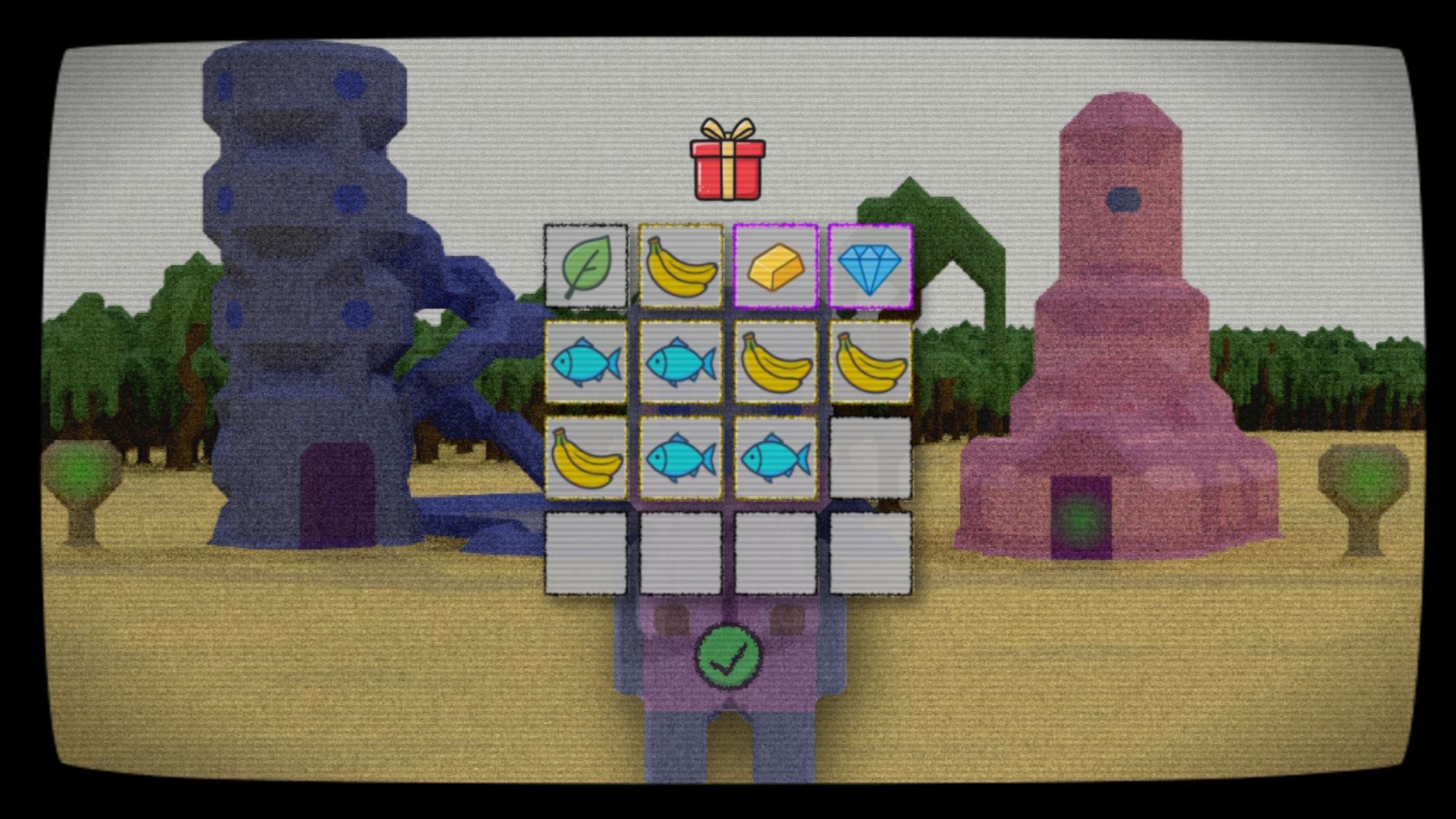
Task: Toggle the magenta-highlighted gold bar selection
Action: pos(776,267)
